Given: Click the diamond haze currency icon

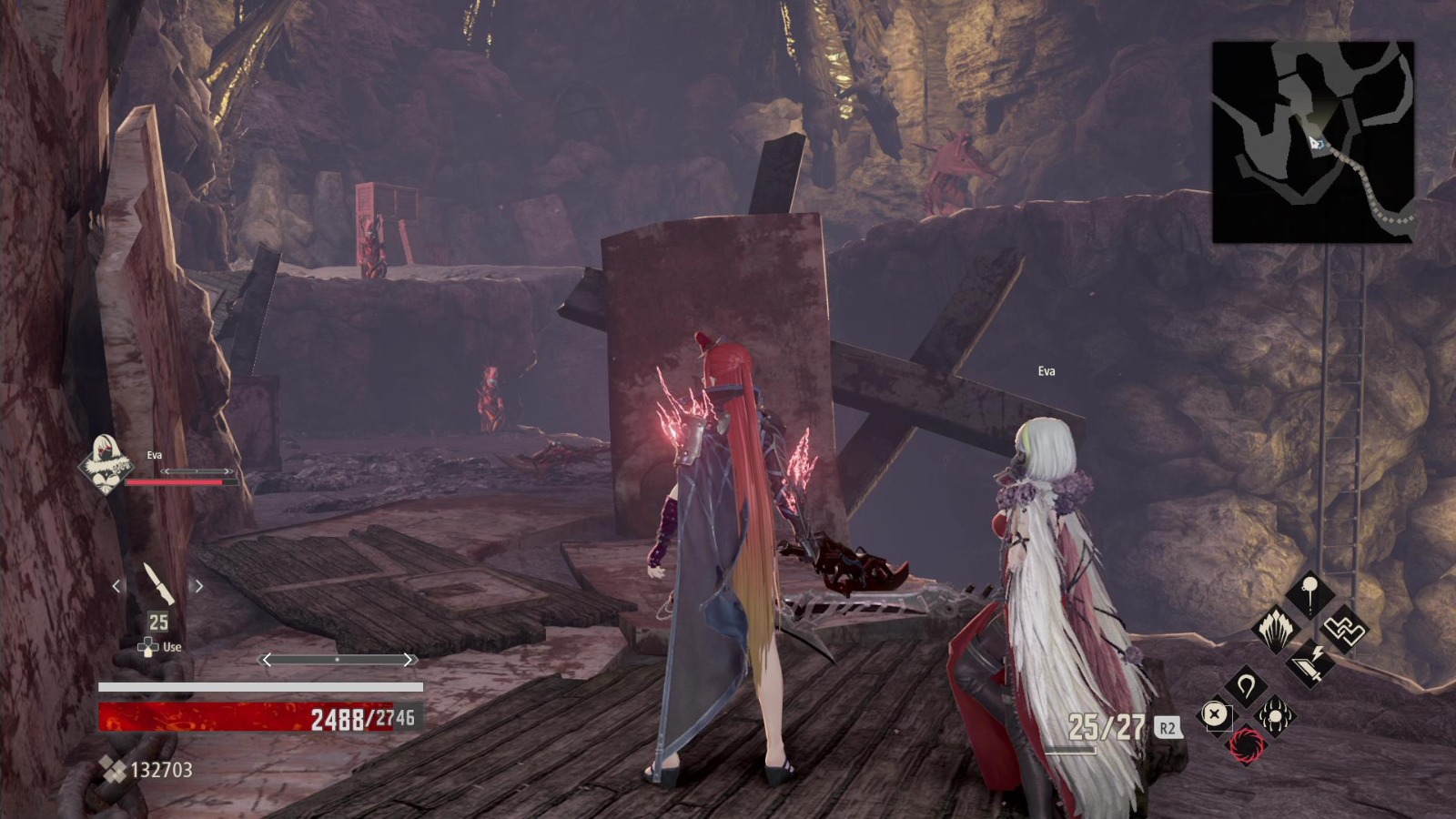Looking at the screenshot, I should (115, 769).
